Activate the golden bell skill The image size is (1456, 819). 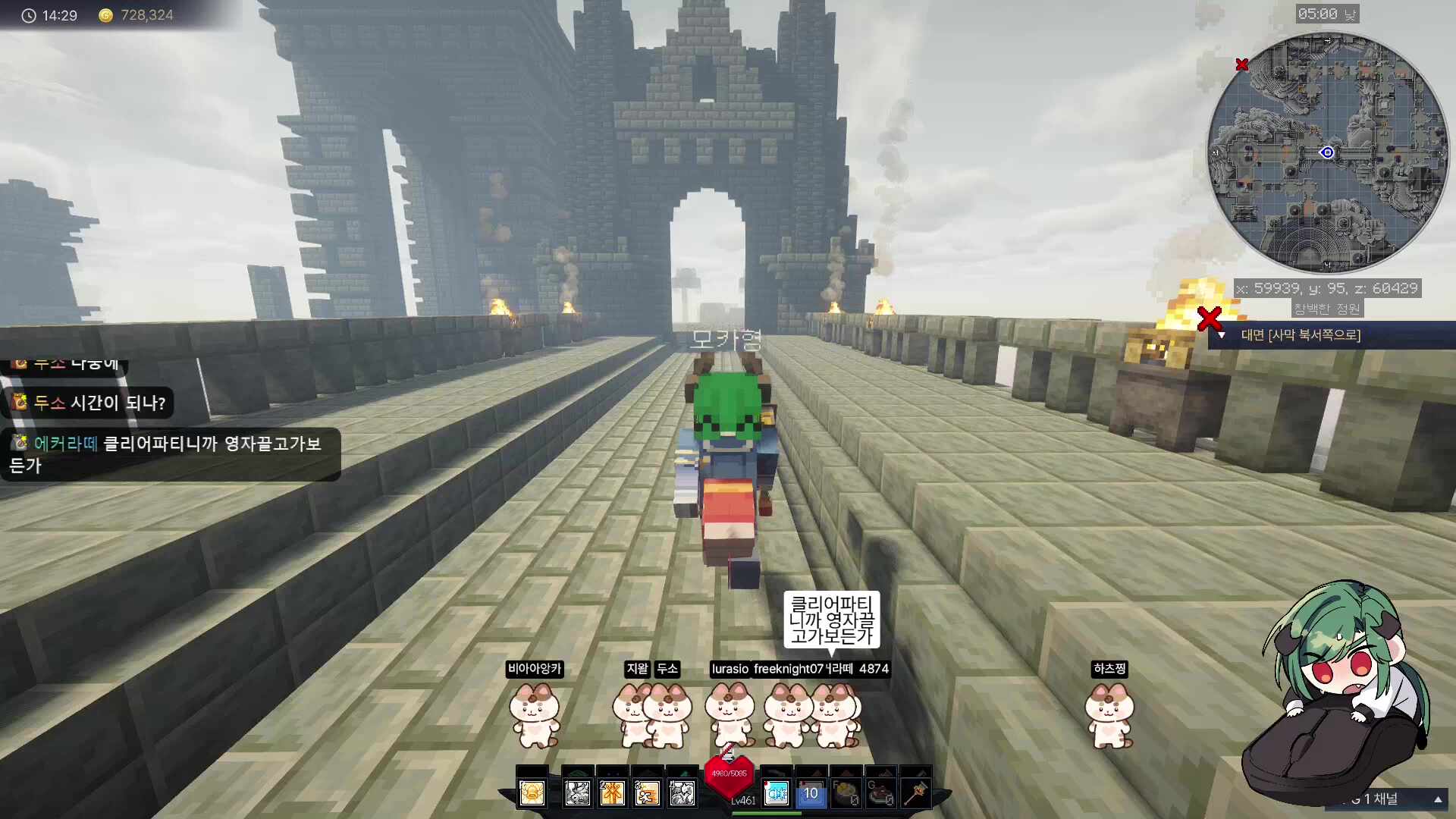[x=532, y=793]
